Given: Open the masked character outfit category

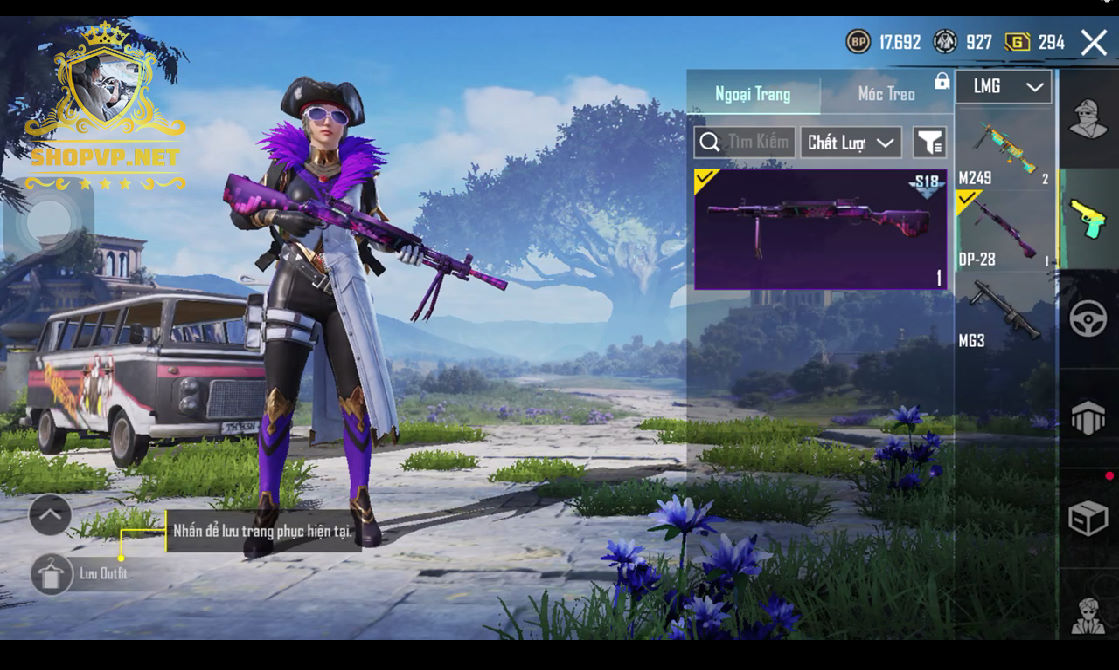Looking at the screenshot, I should click(1088, 119).
